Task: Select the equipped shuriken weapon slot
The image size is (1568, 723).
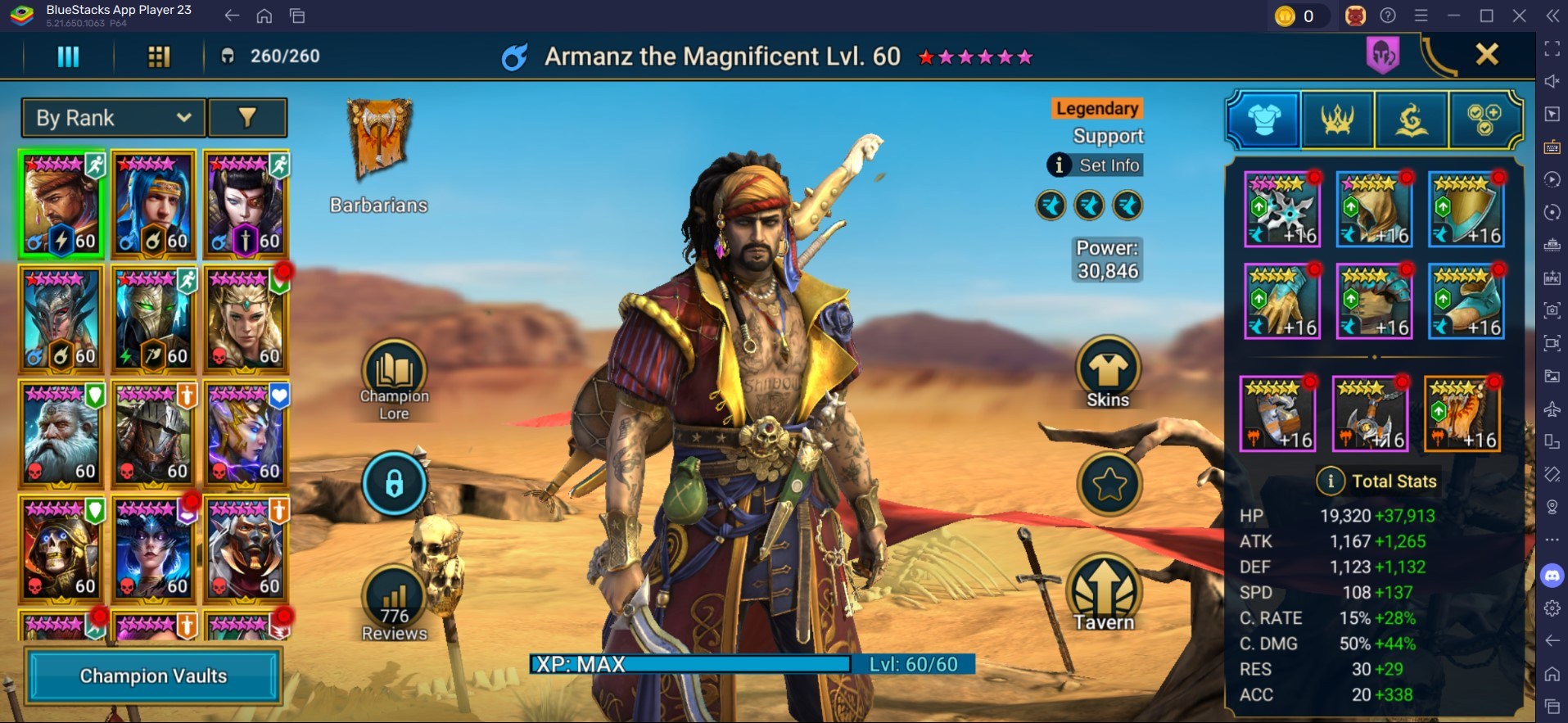Action: (1281, 210)
